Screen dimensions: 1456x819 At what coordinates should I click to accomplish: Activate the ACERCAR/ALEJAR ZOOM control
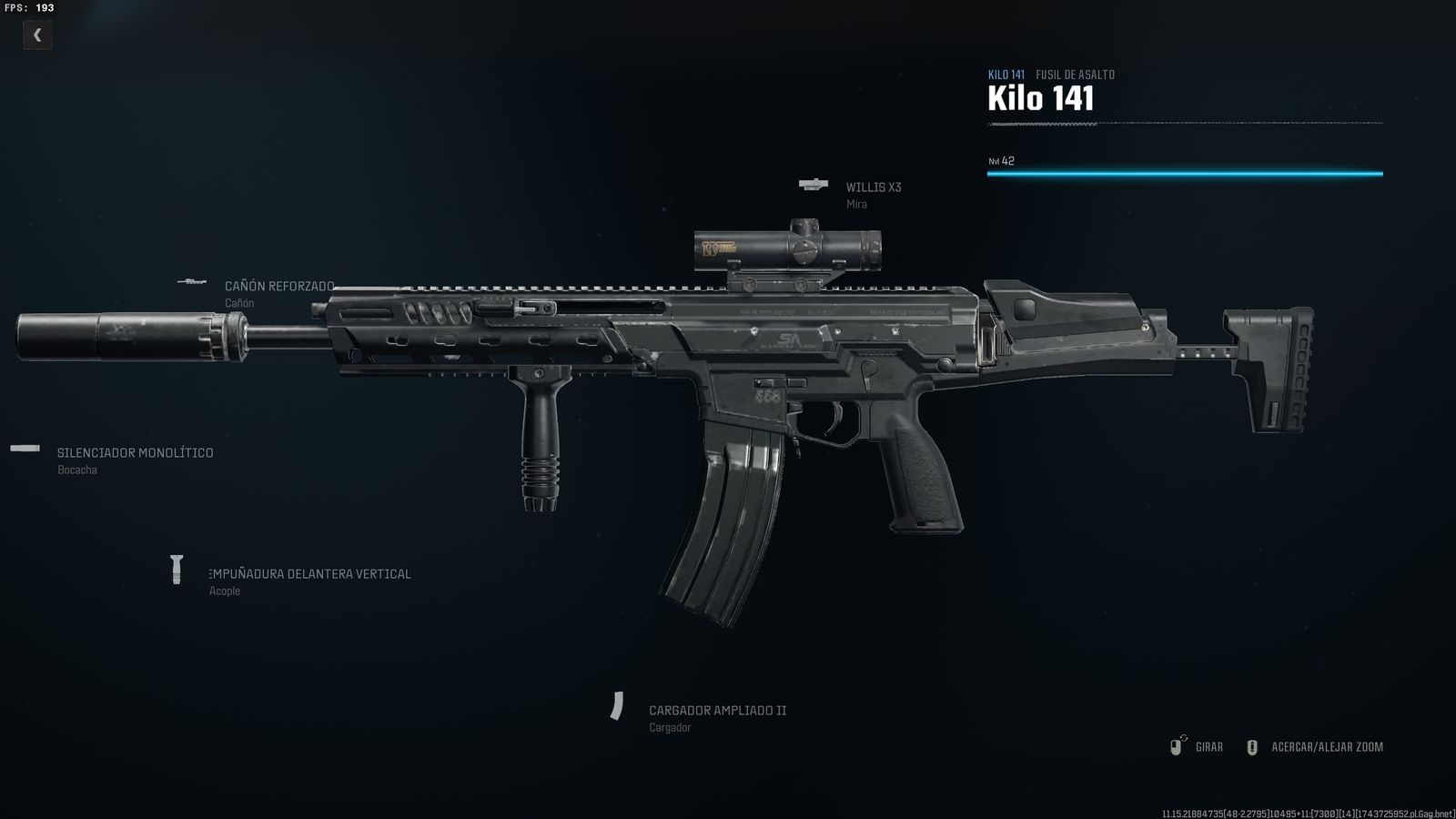pyautogui.click(x=1327, y=746)
